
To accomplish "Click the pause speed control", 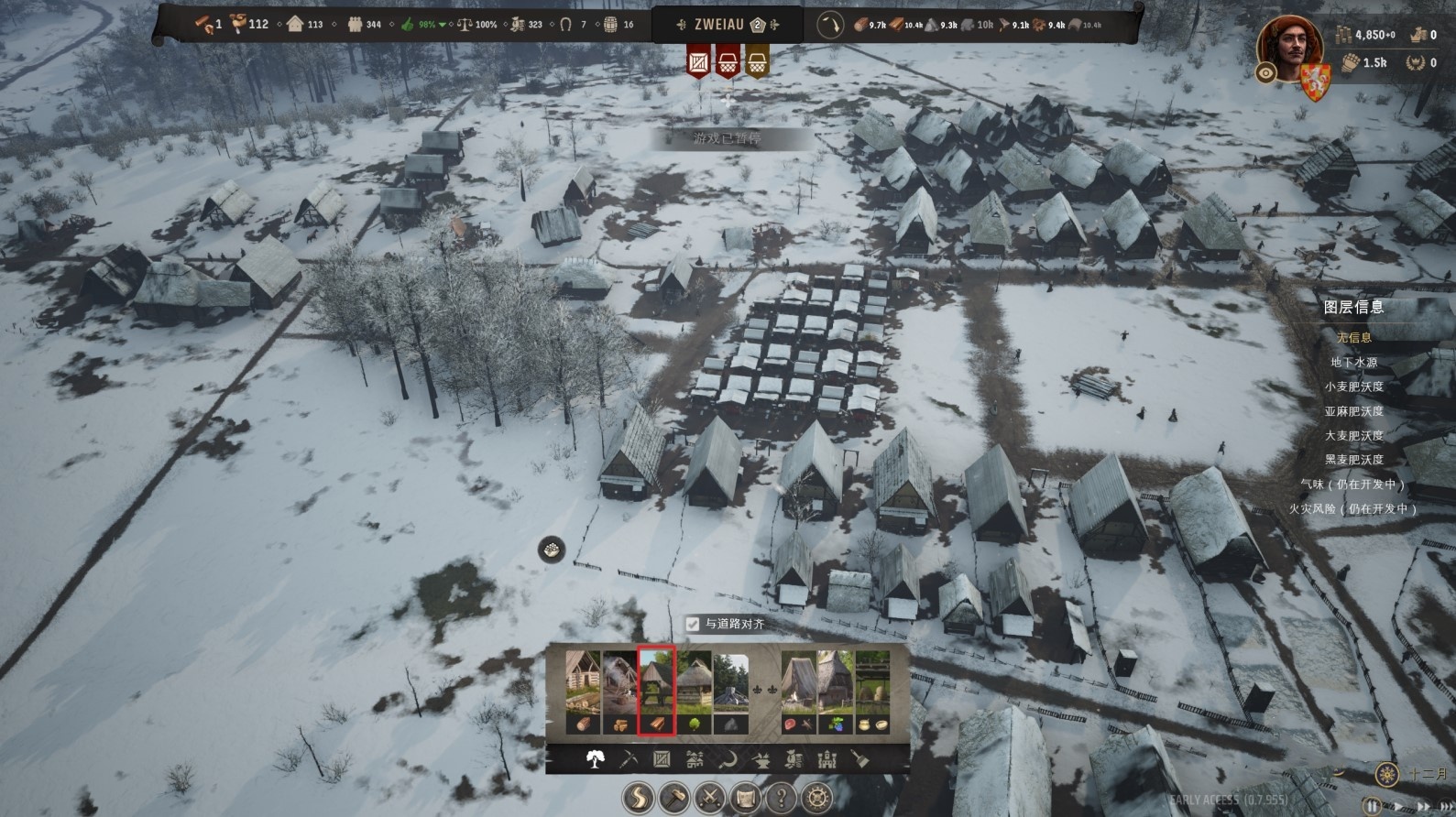I will point(1372,806).
